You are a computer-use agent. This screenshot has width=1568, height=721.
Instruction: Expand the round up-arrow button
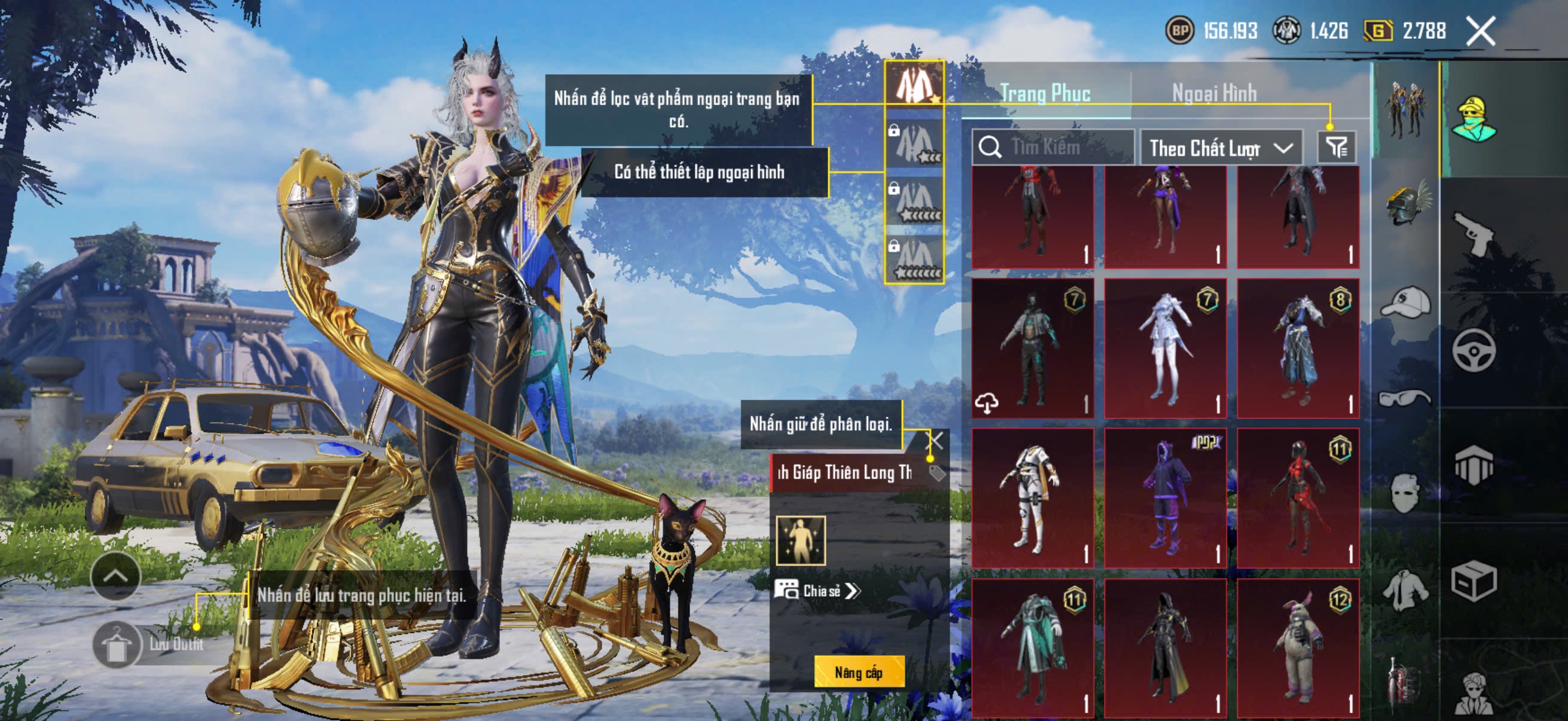click(x=115, y=576)
